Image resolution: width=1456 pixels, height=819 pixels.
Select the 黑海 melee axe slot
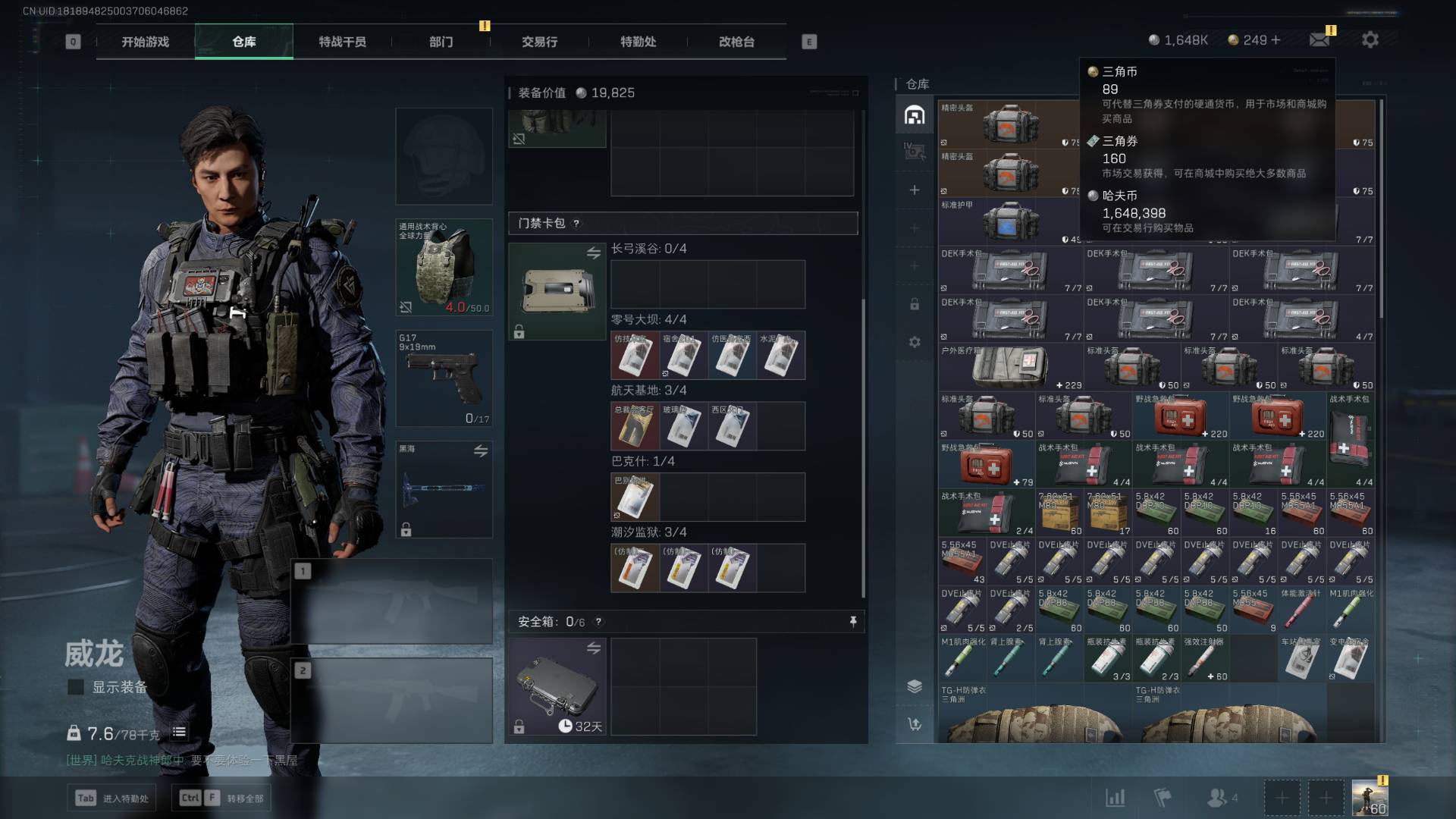point(444,489)
